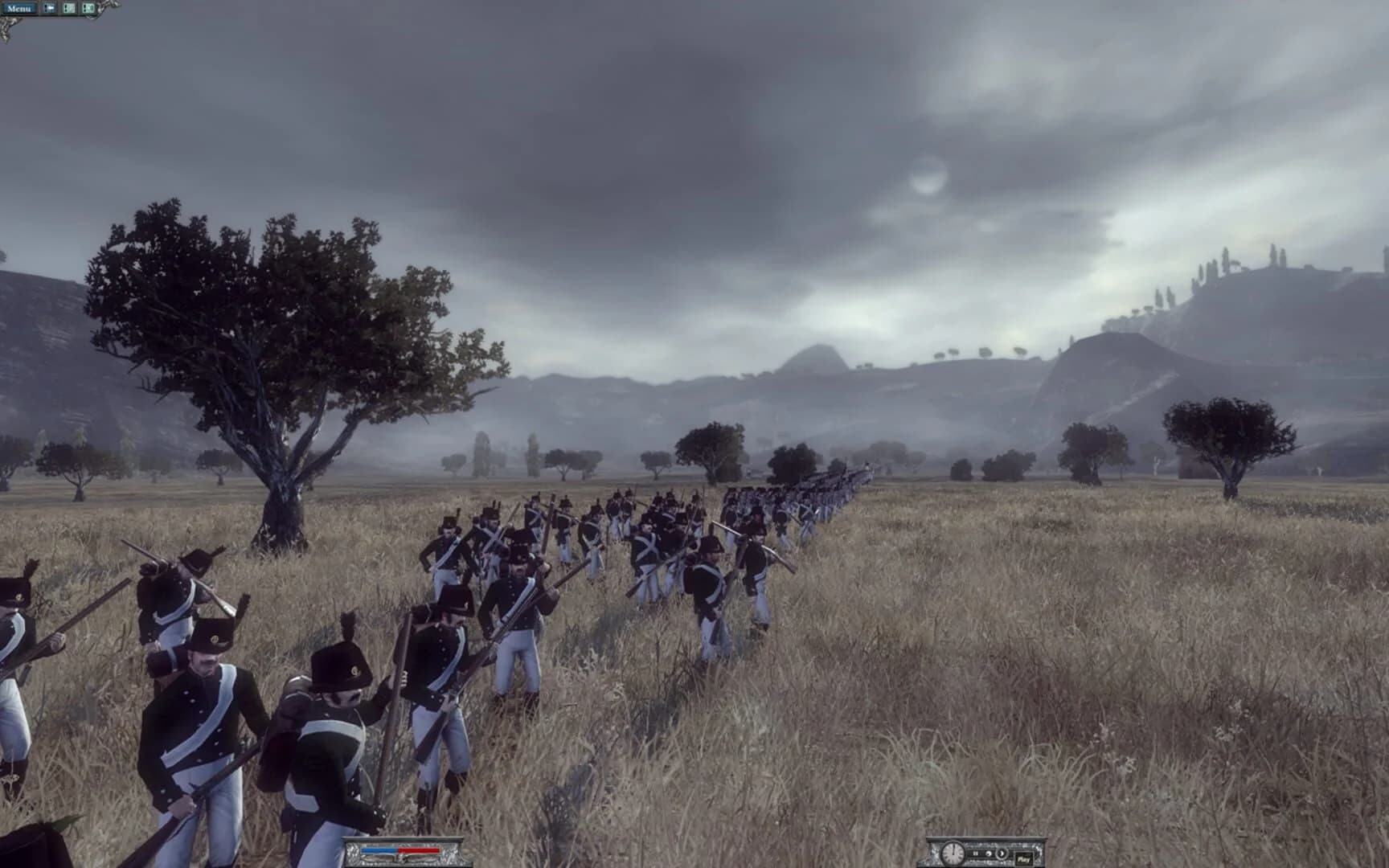Pause the battle with the pause control
This screenshot has height=868, width=1389.
(x=975, y=854)
